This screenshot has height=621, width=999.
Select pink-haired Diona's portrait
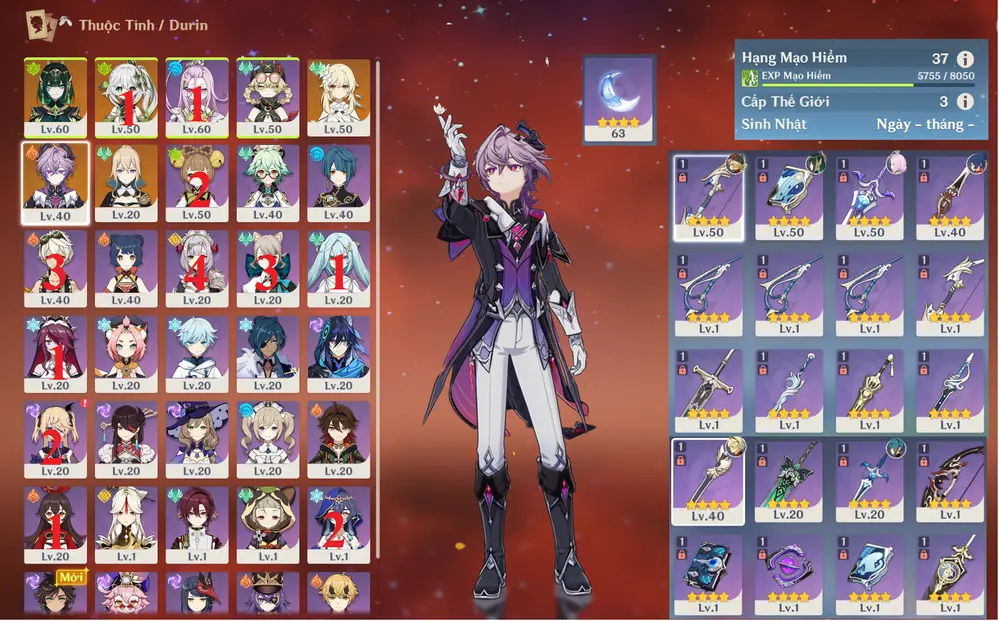(126, 354)
